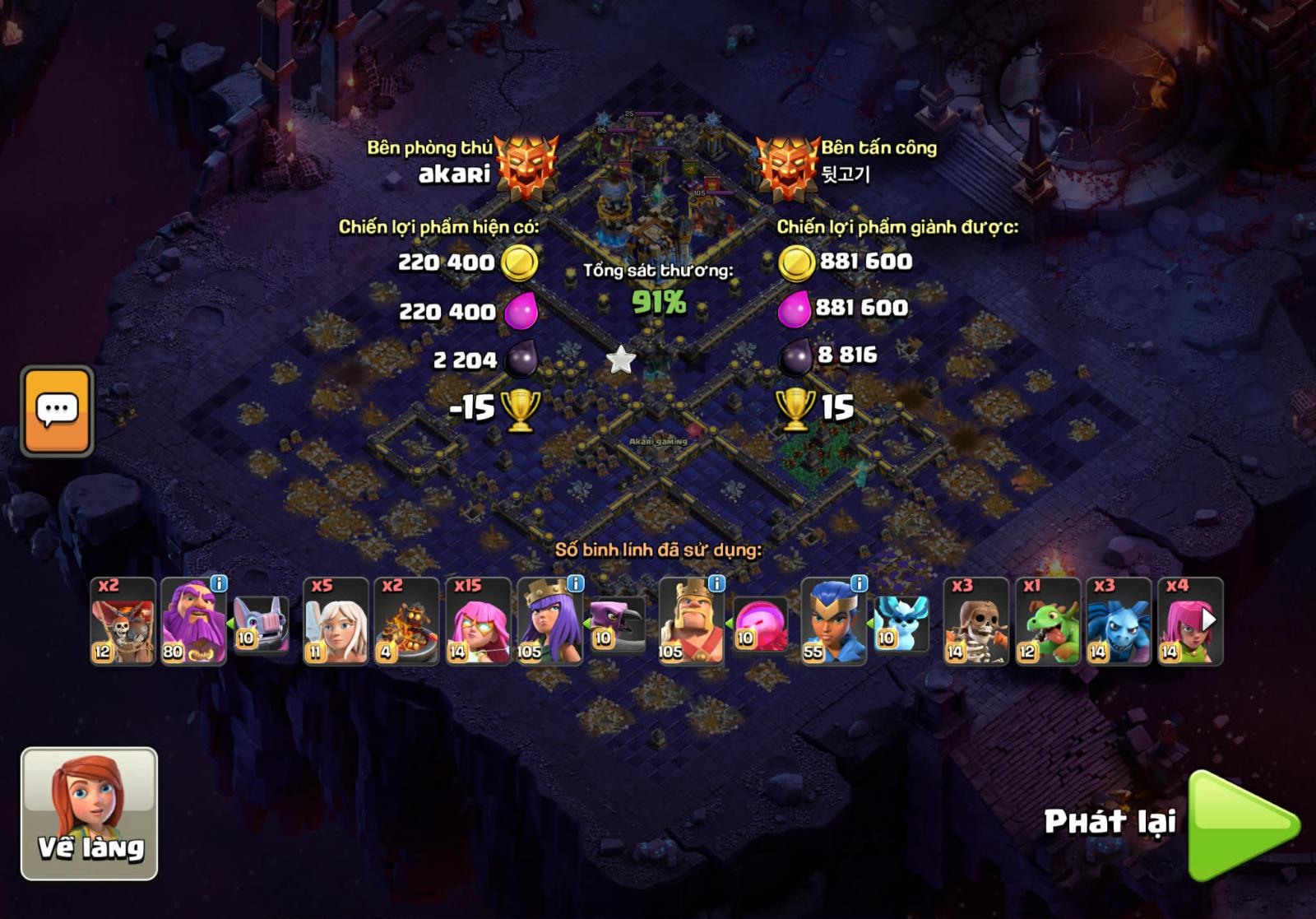1316x919 pixels.
Task: Select the Archer Queen hero card
Action: pyautogui.click(x=549, y=624)
